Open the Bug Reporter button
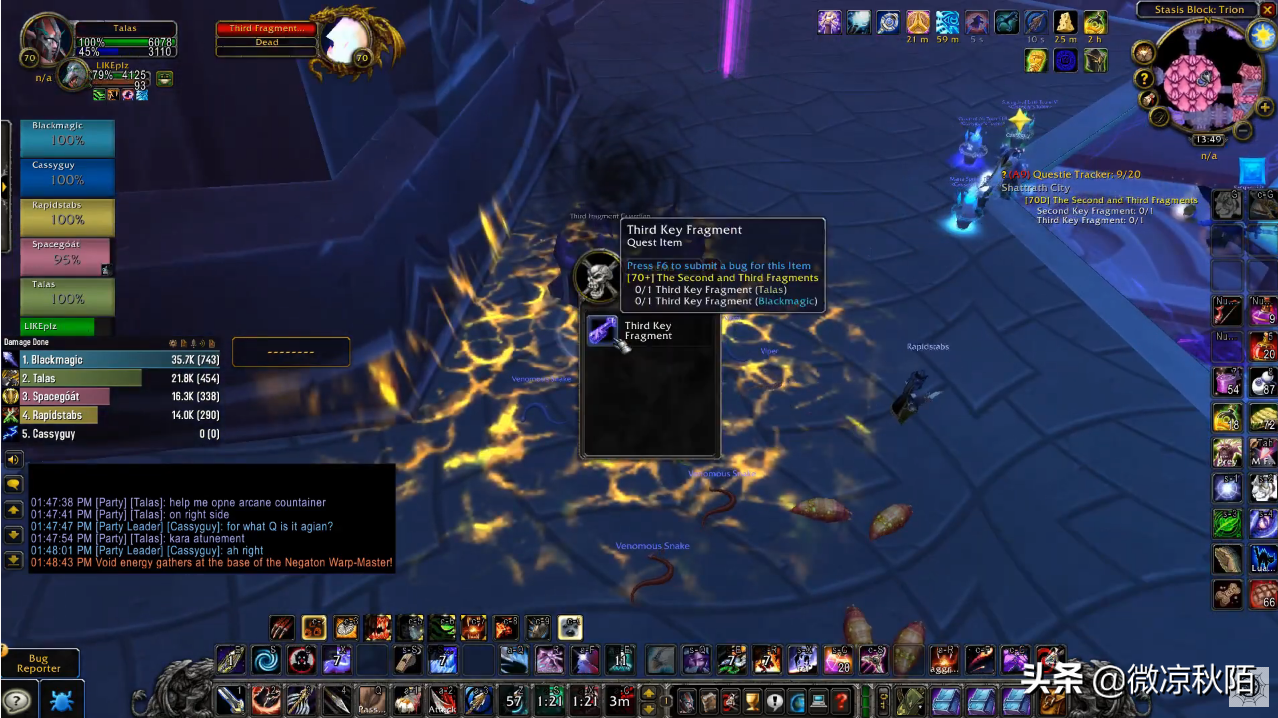 pos(39,664)
